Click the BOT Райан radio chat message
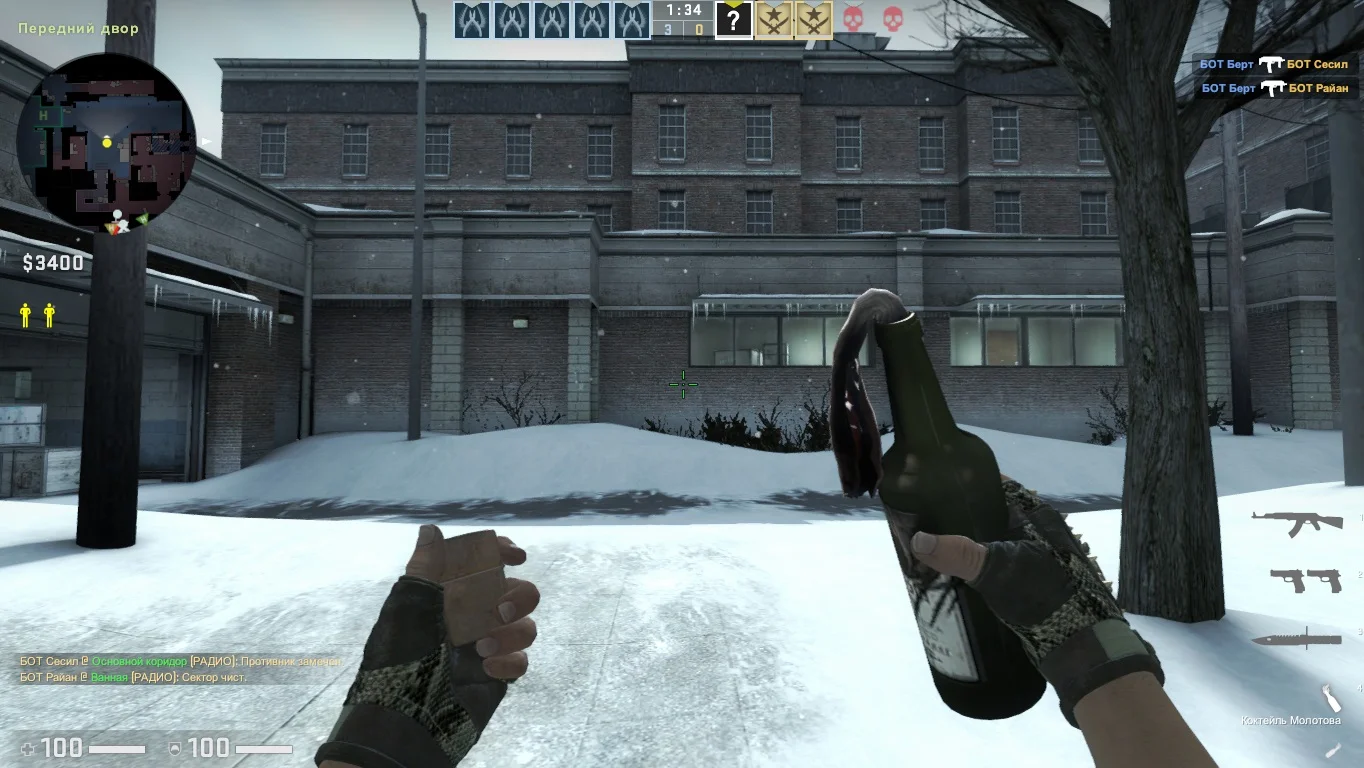Viewport: 1364px width, 768px height. (133, 677)
